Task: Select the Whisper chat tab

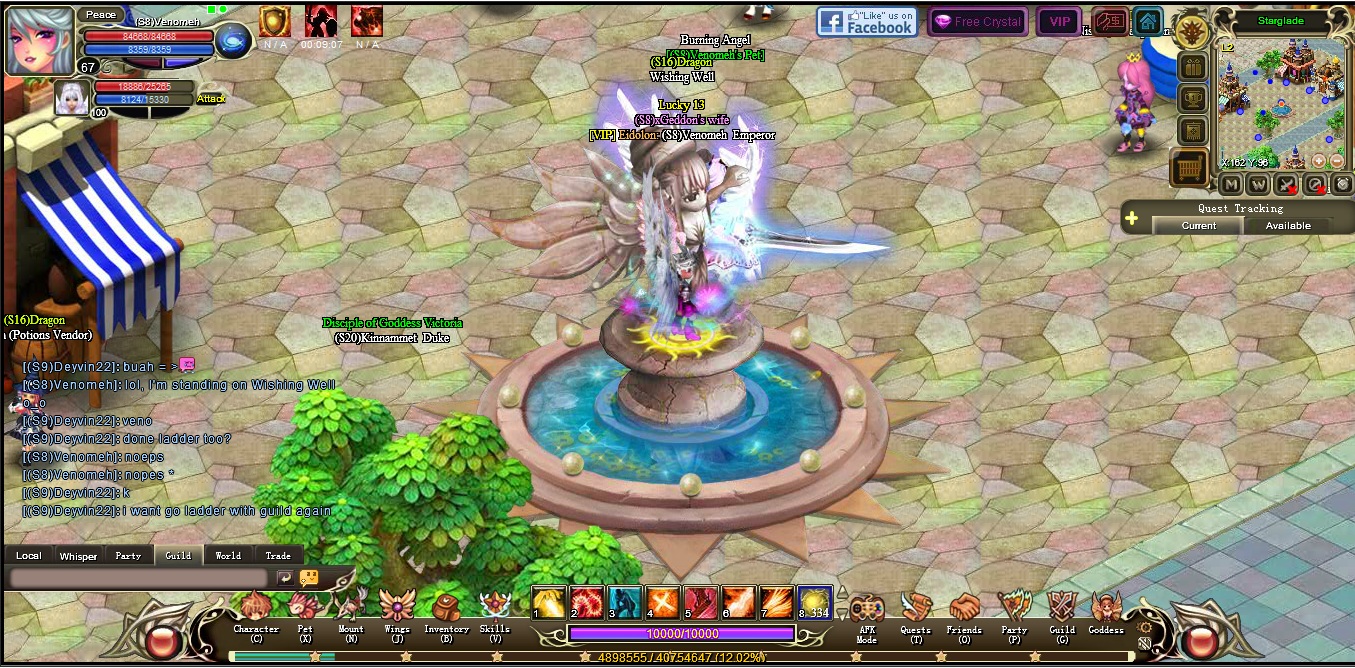Action: click(x=78, y=556)
